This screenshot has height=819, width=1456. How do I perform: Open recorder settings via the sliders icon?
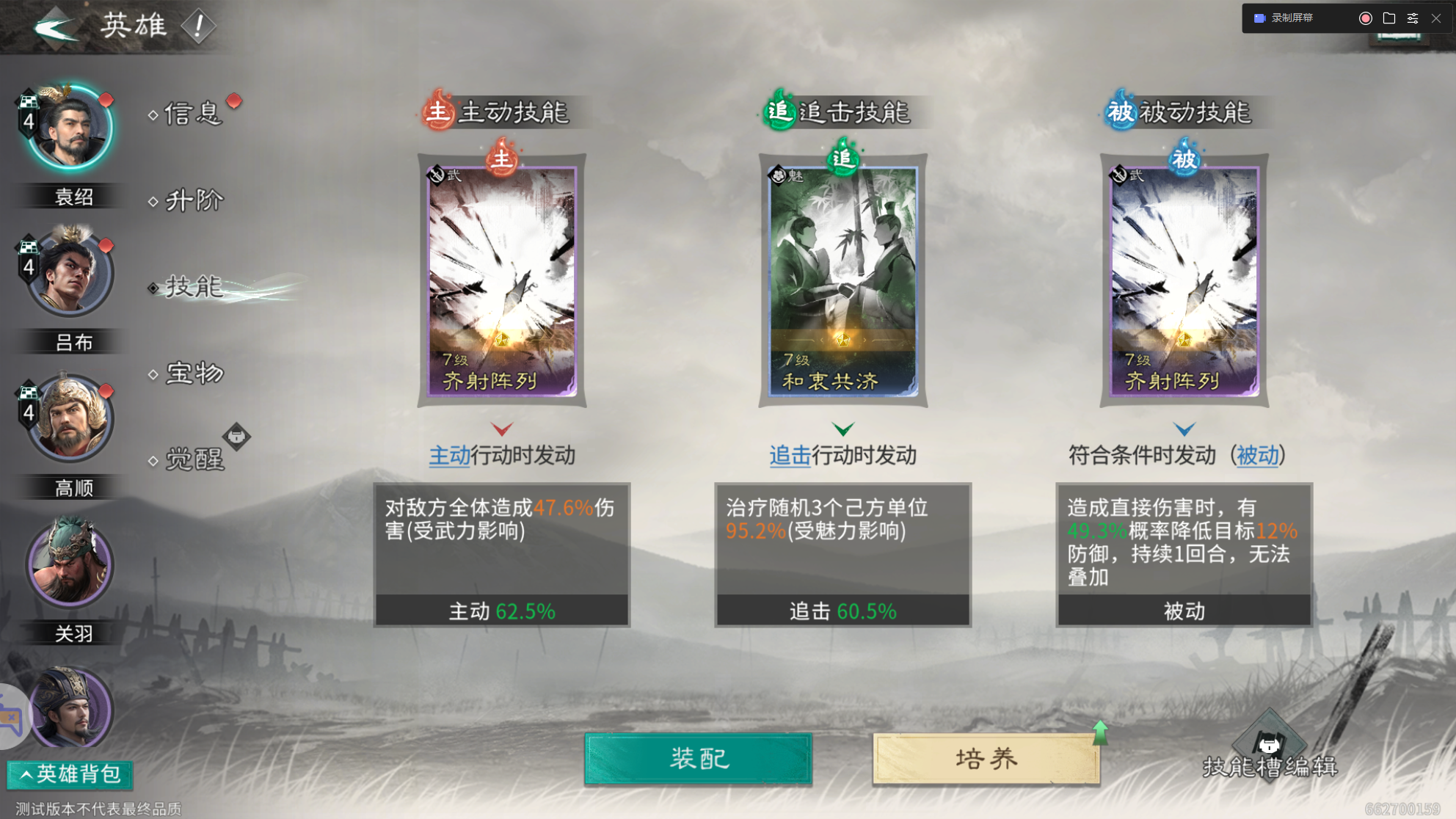pos(1413,18)
